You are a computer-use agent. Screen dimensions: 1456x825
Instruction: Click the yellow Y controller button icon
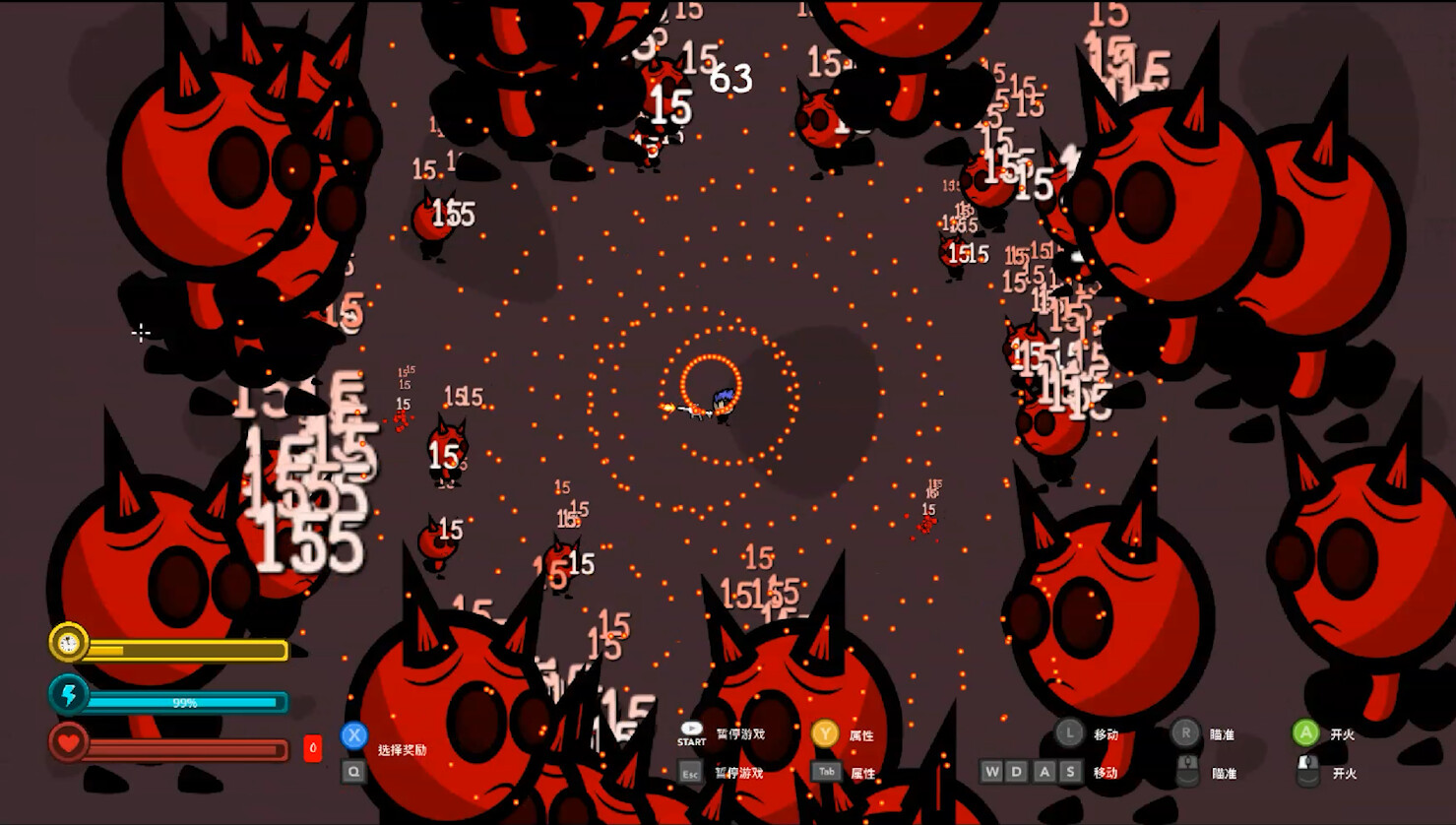[825, 733]
